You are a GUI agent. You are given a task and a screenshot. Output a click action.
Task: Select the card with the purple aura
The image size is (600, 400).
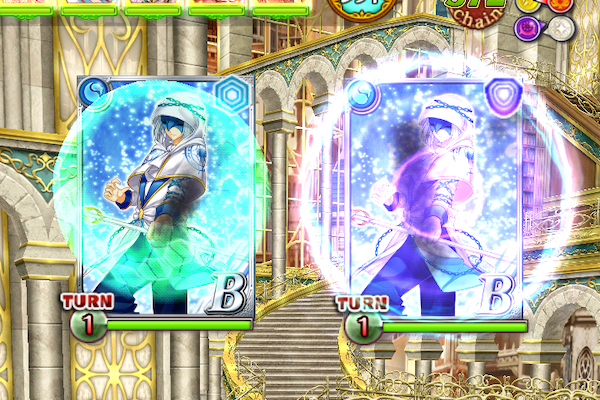[x=438, y=197]
